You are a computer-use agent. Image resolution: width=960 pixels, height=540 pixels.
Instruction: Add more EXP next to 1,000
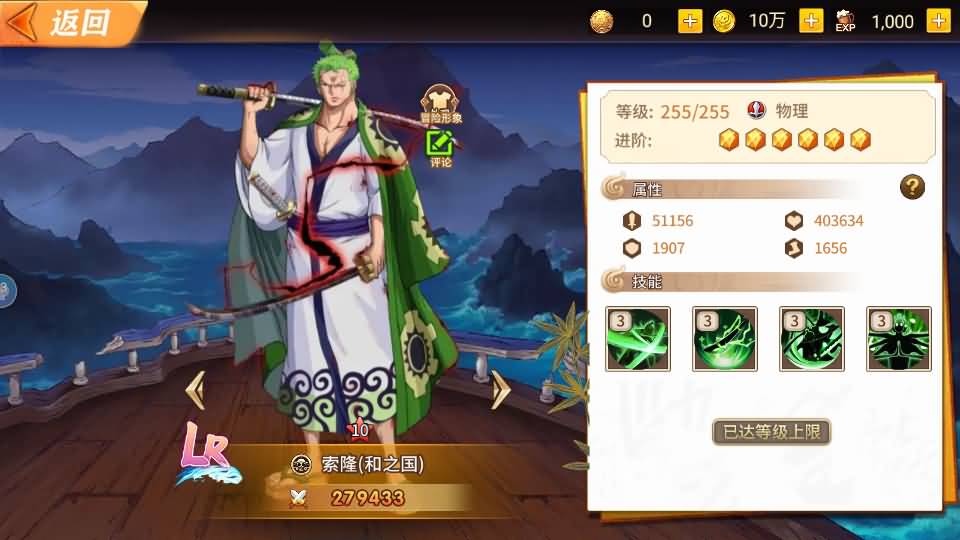(x=937, y=21)
